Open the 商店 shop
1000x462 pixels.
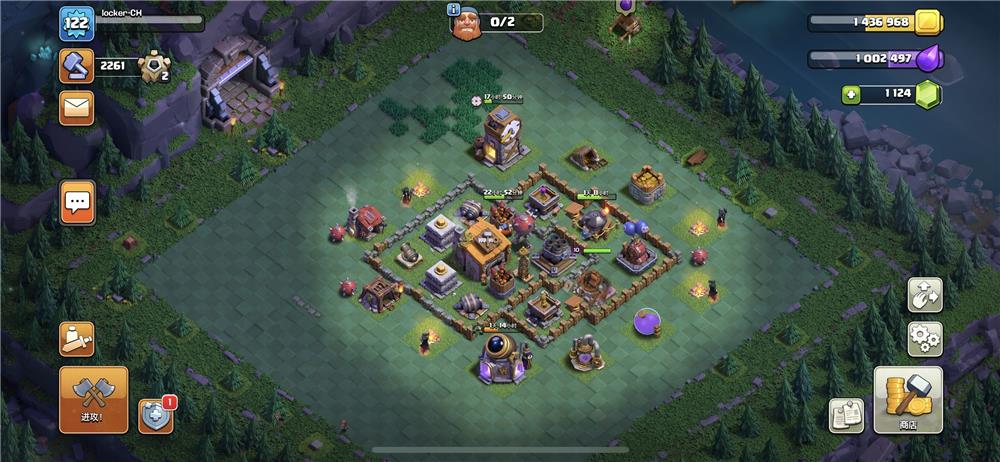pos(908,399)
